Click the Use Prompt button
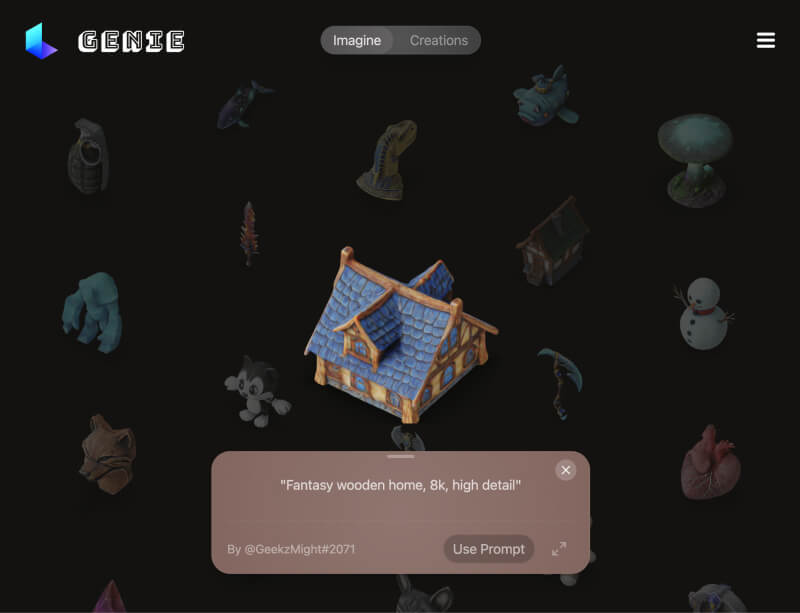The width and height of the screenshot is (800, 613). tap(489, 549)
